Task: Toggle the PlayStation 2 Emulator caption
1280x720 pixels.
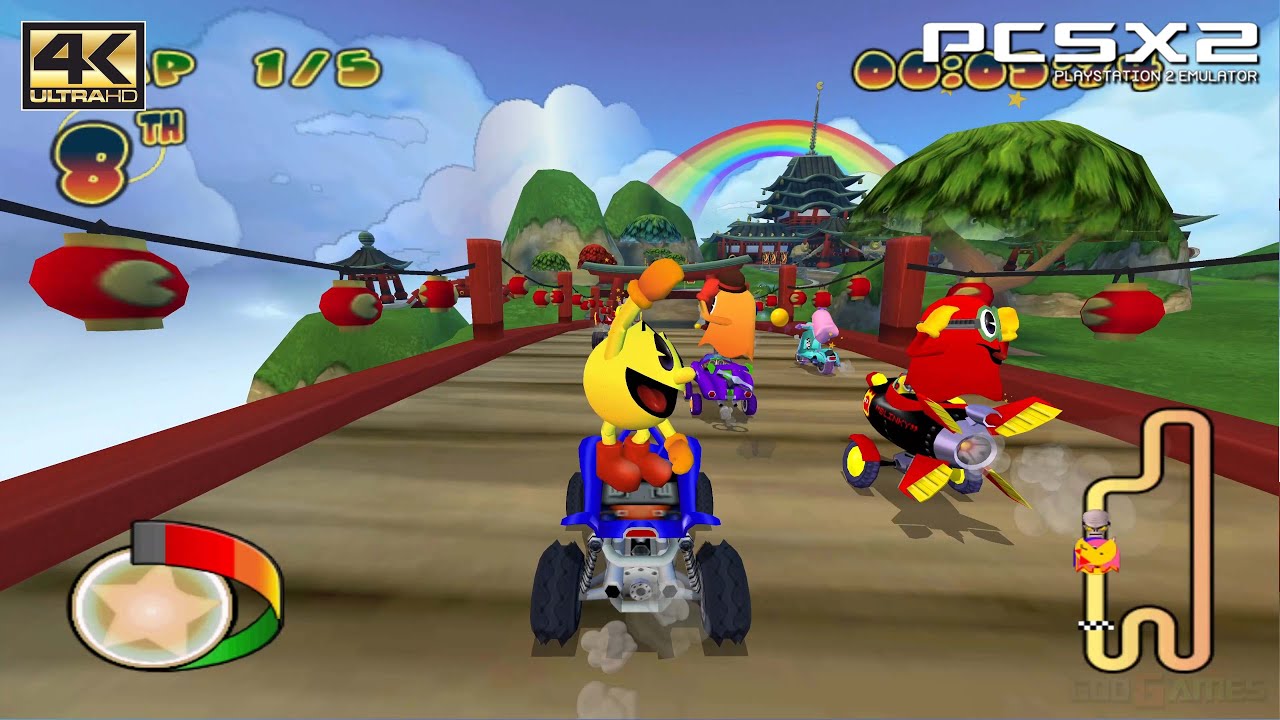Action: (1155, 73)
